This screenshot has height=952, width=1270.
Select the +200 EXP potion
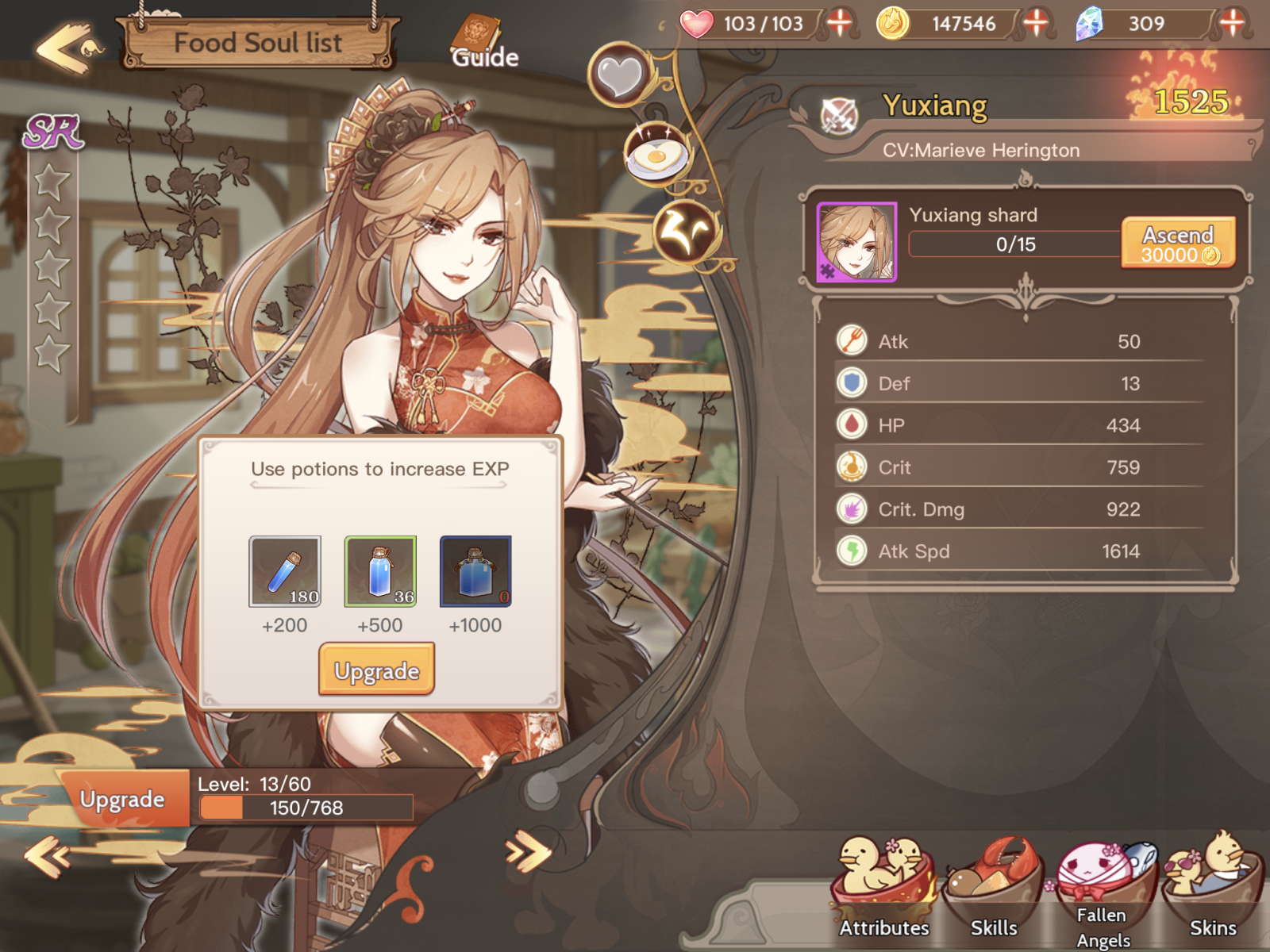point(285,571)
